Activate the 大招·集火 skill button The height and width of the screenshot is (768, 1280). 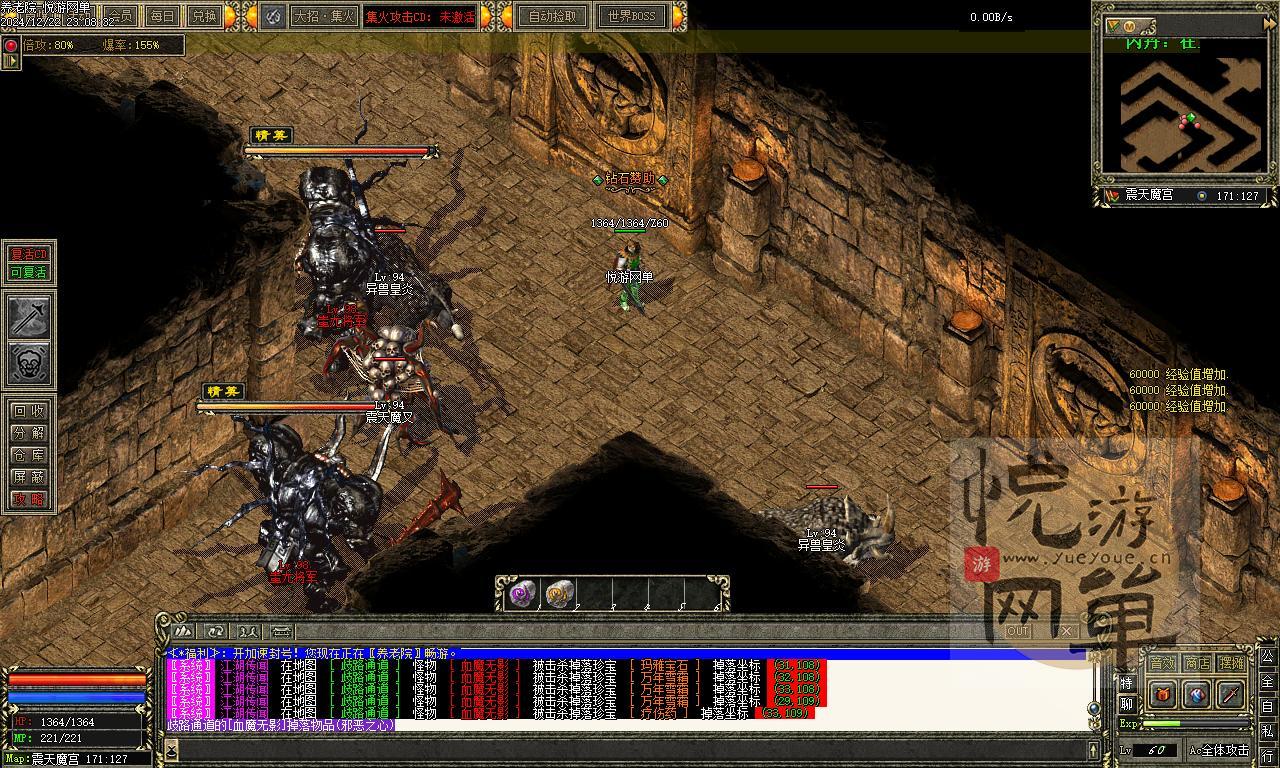323,16
